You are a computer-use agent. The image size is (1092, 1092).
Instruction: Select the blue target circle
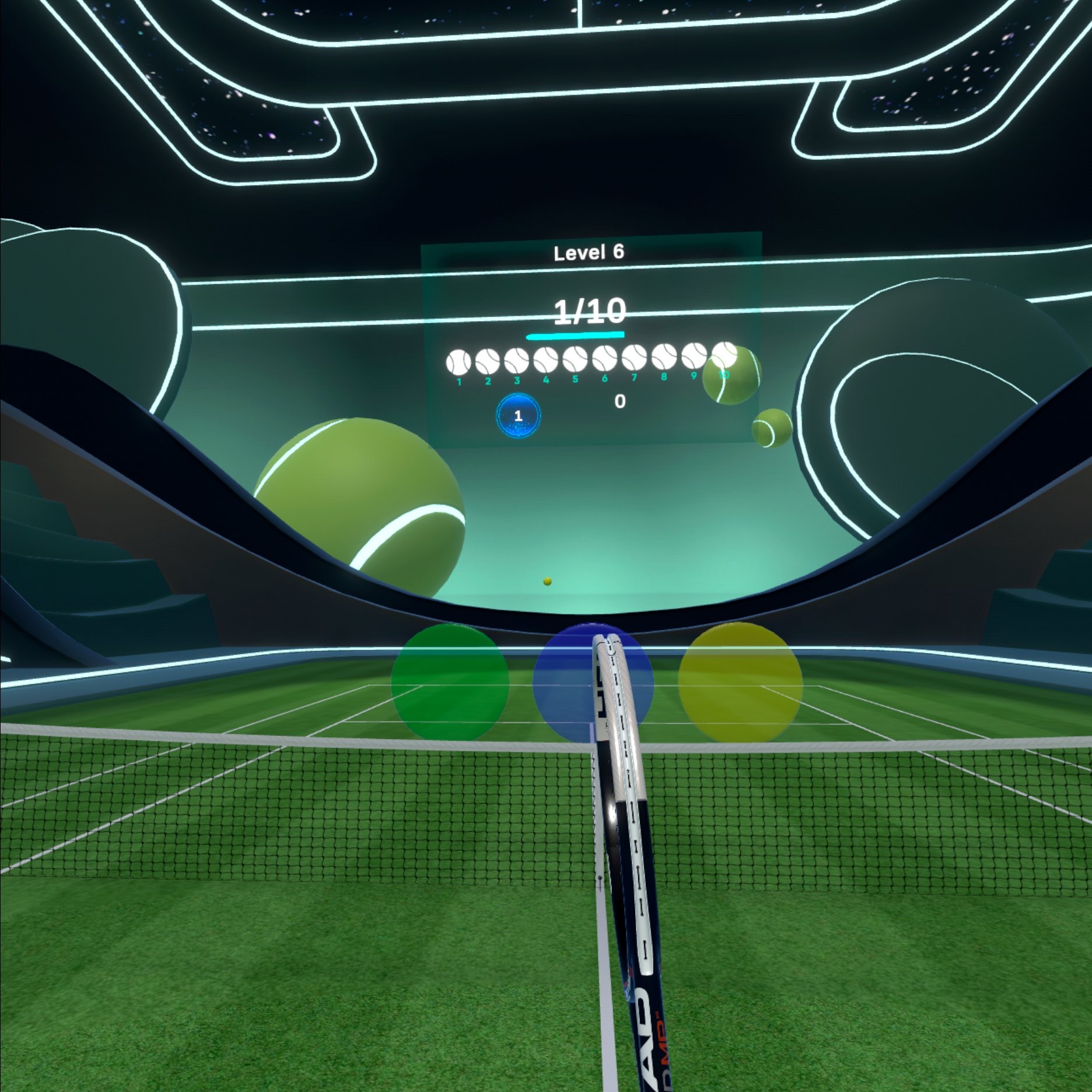[566, 682]
